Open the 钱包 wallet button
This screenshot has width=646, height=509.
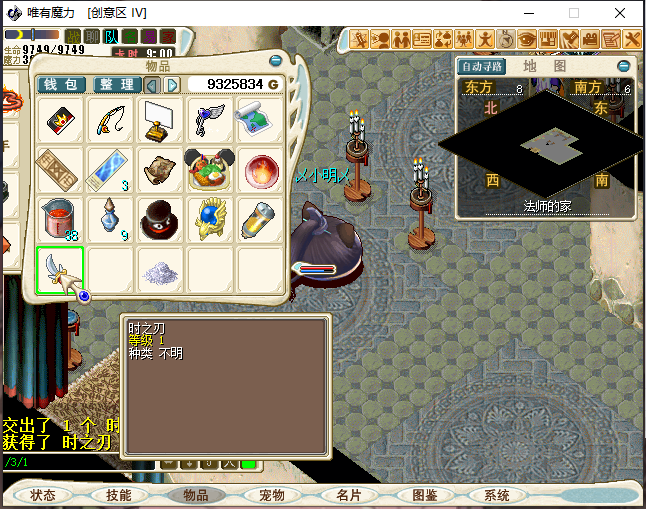tap(62, 85)
